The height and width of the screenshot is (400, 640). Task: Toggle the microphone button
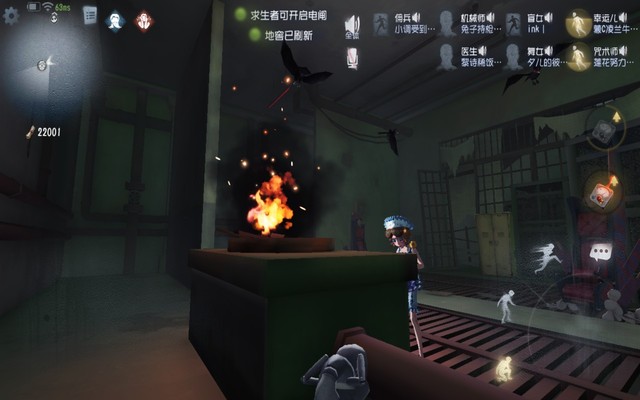point(352,59)
